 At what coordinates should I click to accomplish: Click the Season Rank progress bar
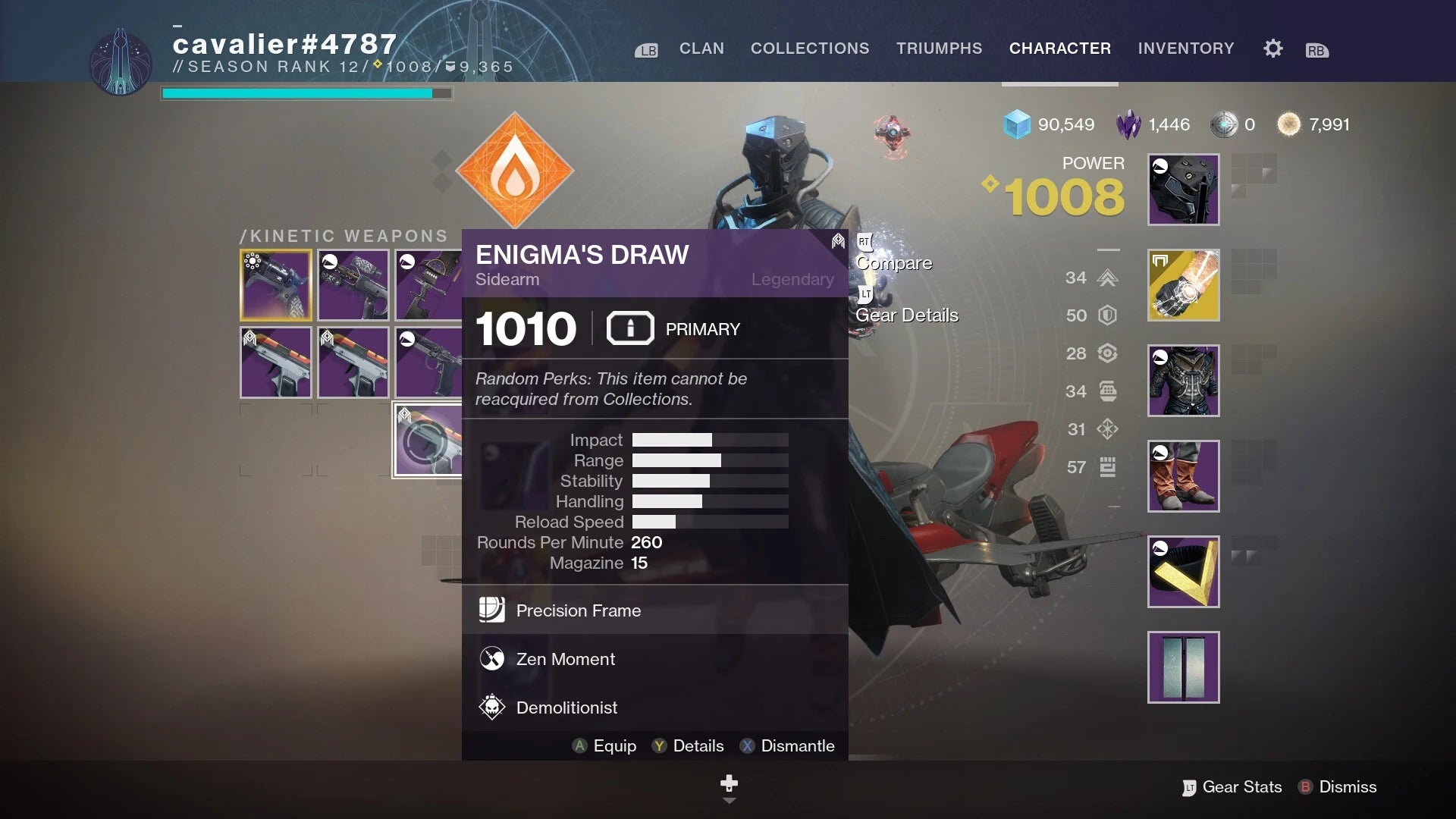click(x=306, y=92)
